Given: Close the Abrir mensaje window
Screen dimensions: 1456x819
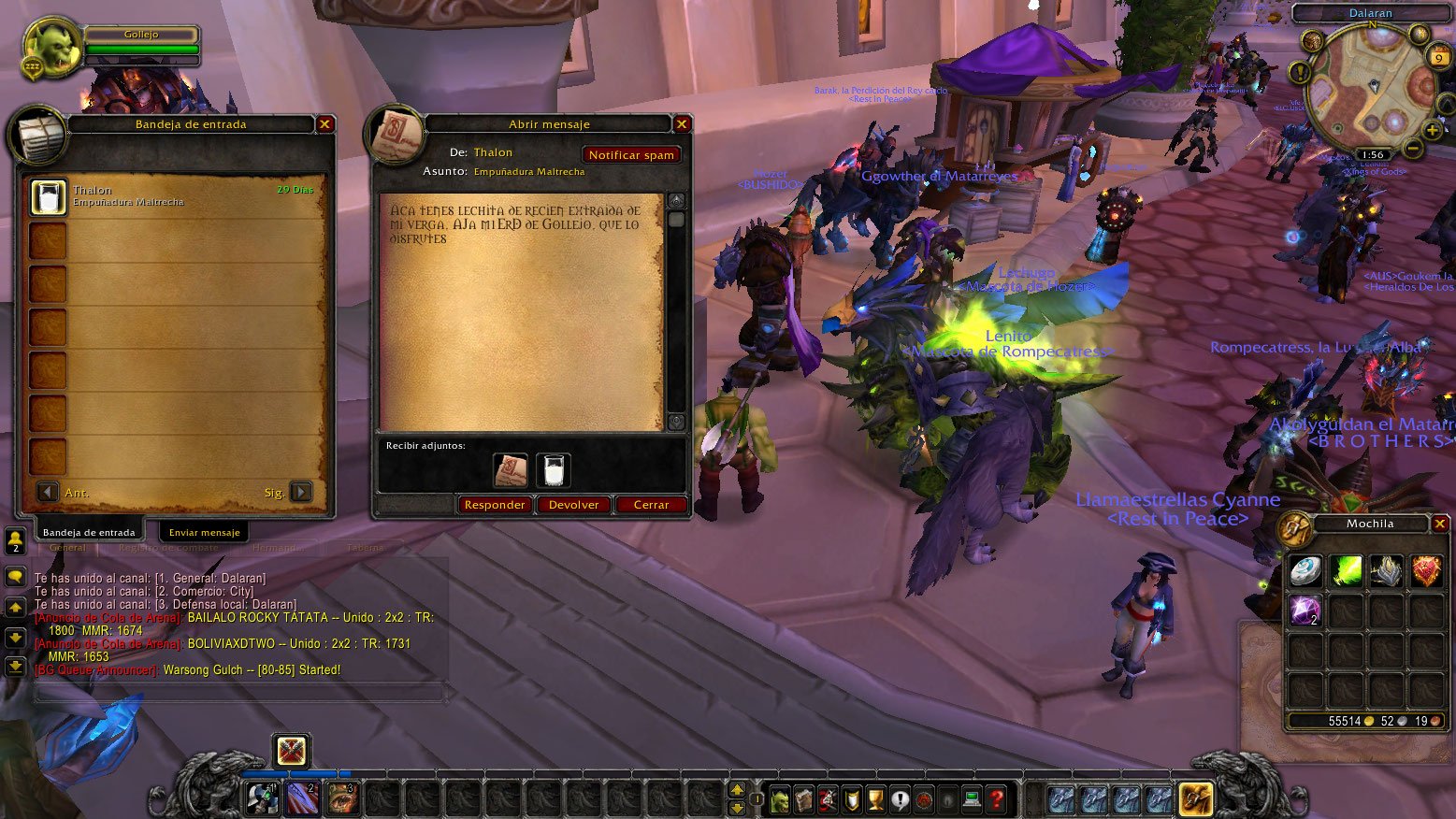Looking at the screenshot, I should click(x=682, y=123).
